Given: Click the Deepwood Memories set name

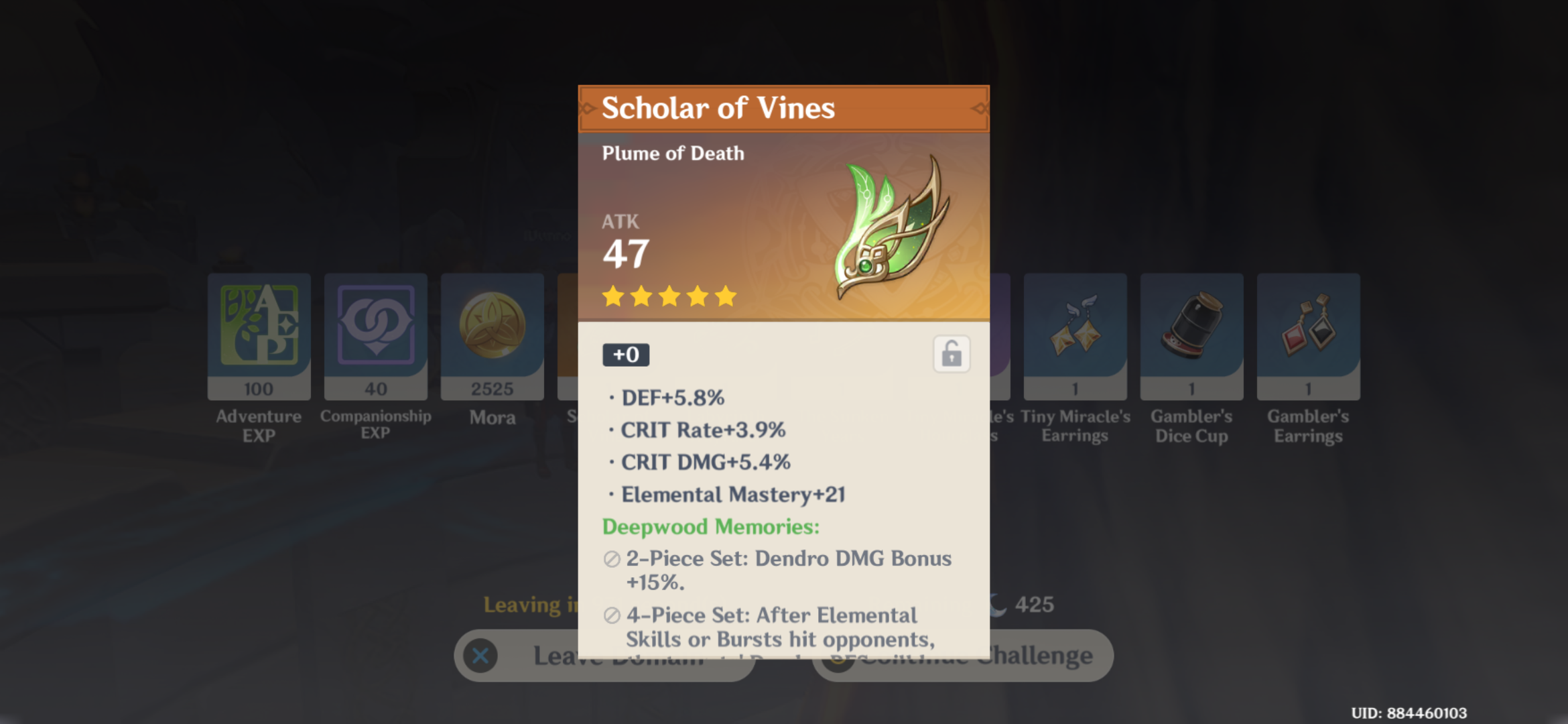Looking at the screenshot, I should 710,528.
